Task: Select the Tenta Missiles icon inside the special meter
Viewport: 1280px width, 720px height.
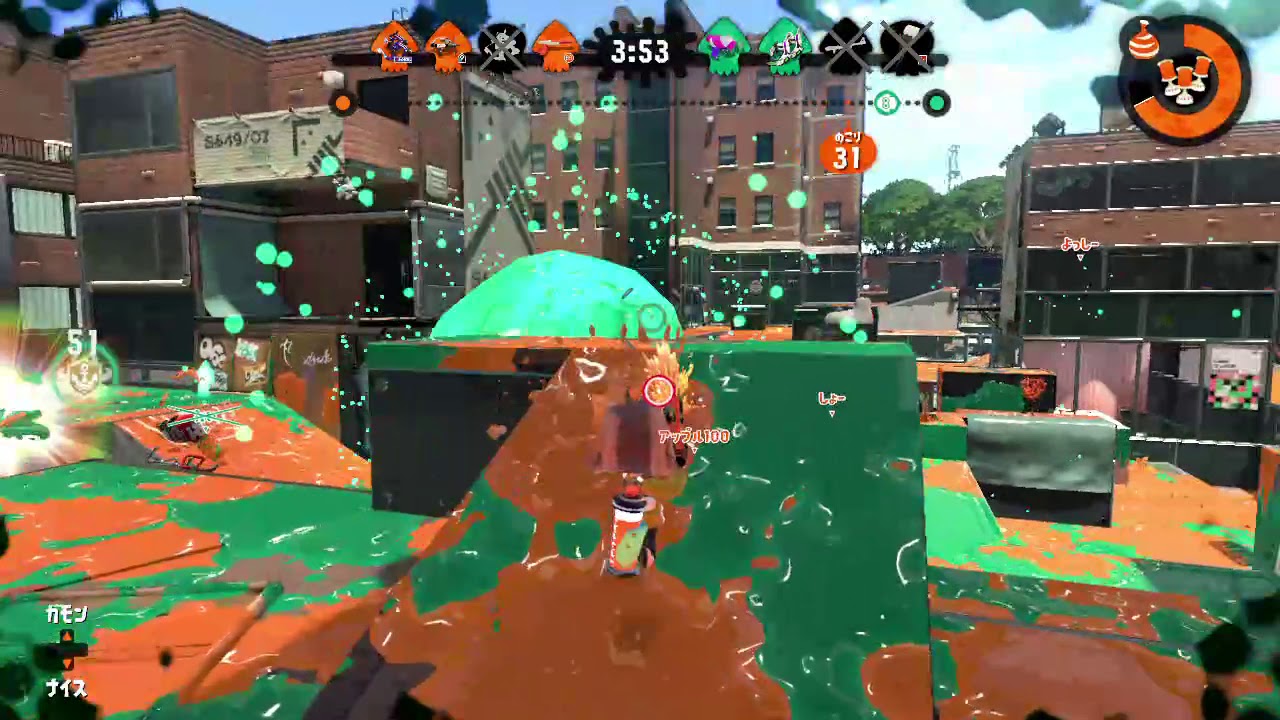Action: [x=1183, y=80]
